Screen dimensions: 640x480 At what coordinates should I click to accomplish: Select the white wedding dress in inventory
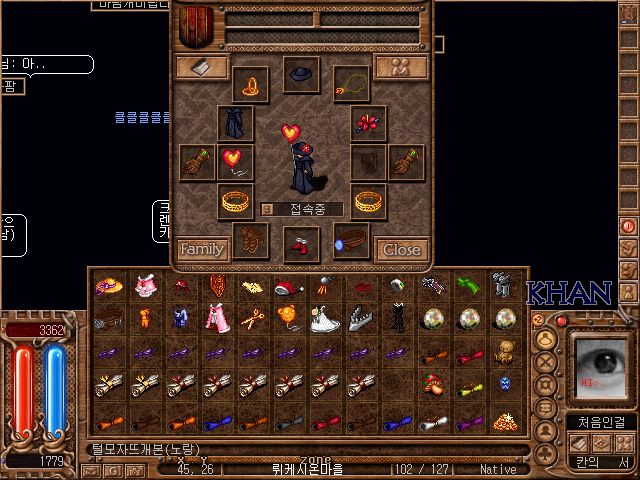pyautogui.click(x=325, y=320)
